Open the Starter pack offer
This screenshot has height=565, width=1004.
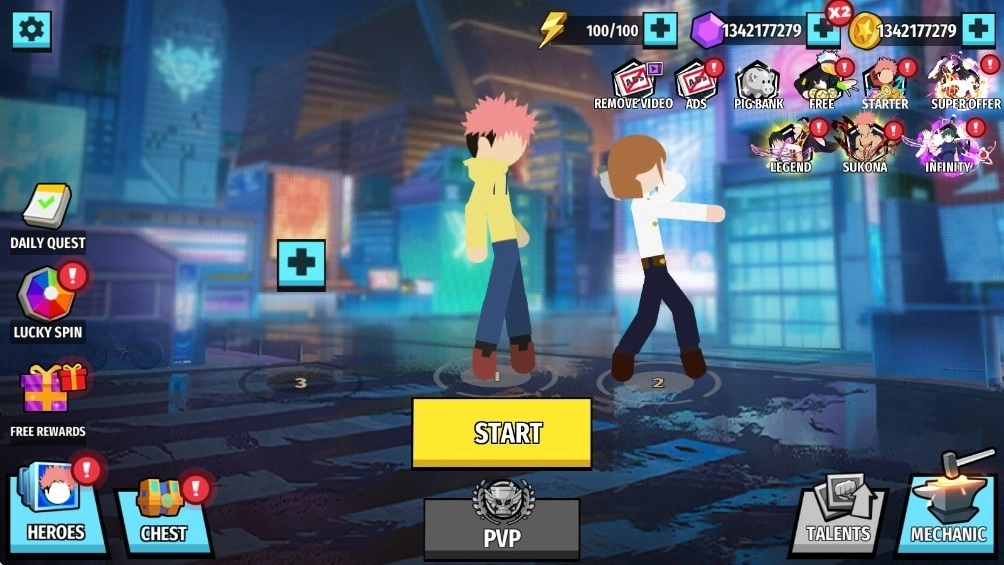click(885, 83)
